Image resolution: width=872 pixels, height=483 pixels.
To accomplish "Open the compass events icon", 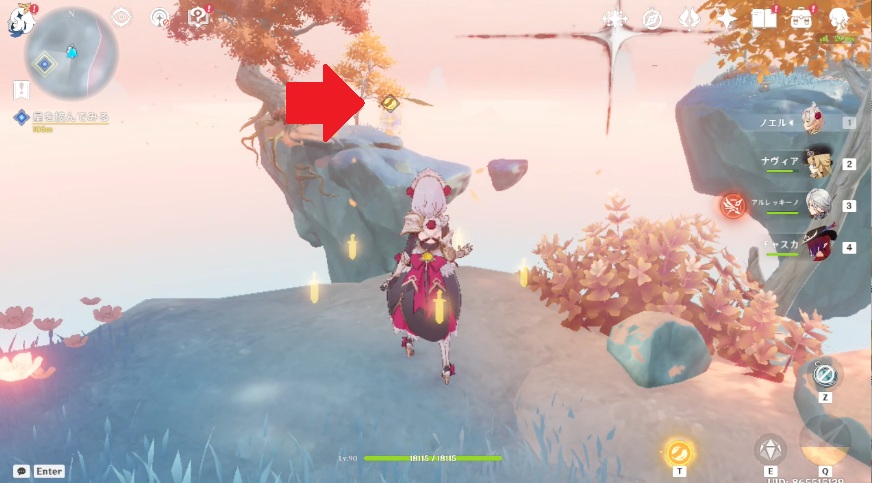I will tap(652, 19).
